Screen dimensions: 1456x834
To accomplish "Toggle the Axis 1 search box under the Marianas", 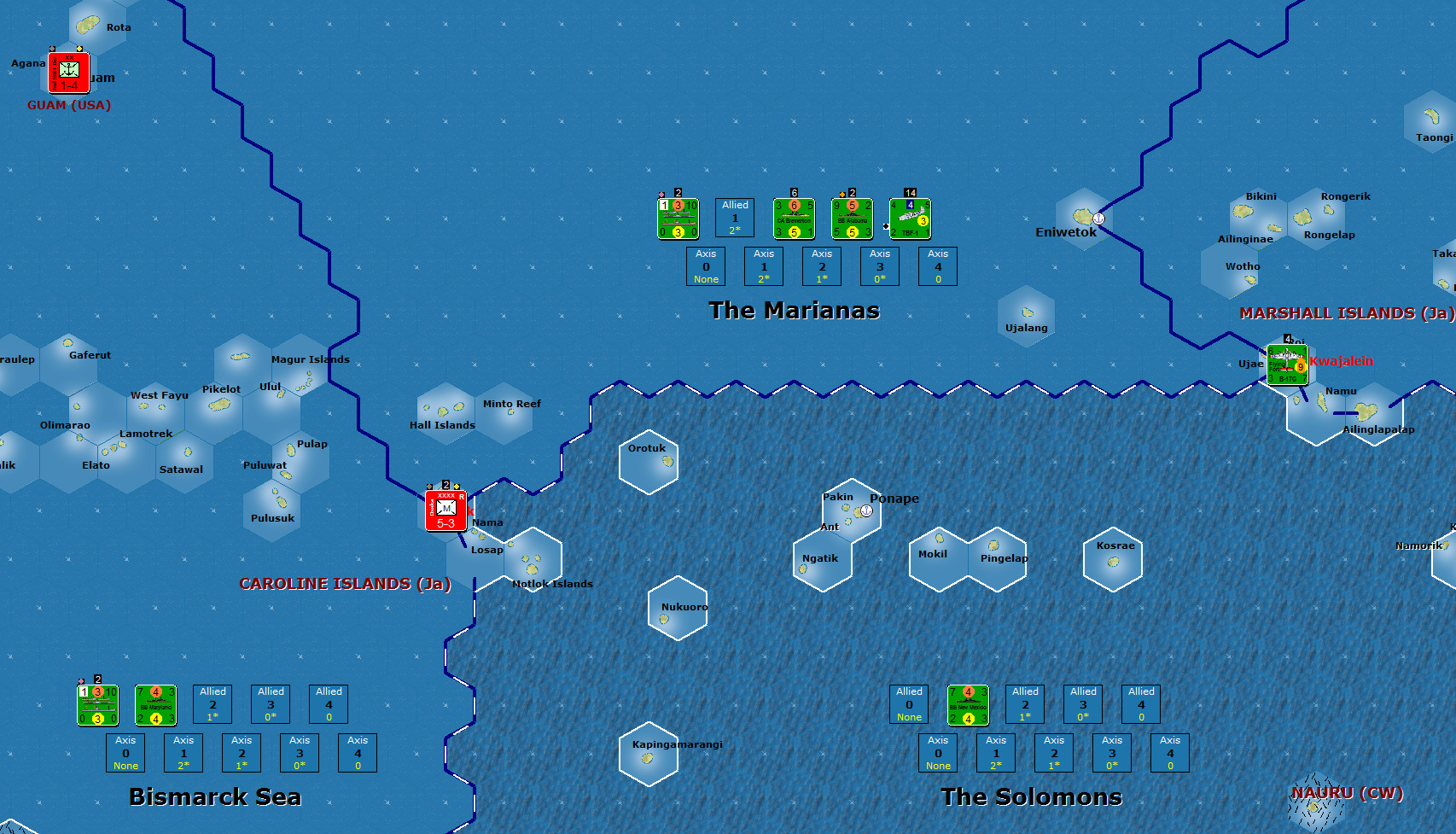I will [x=763, y=266].
